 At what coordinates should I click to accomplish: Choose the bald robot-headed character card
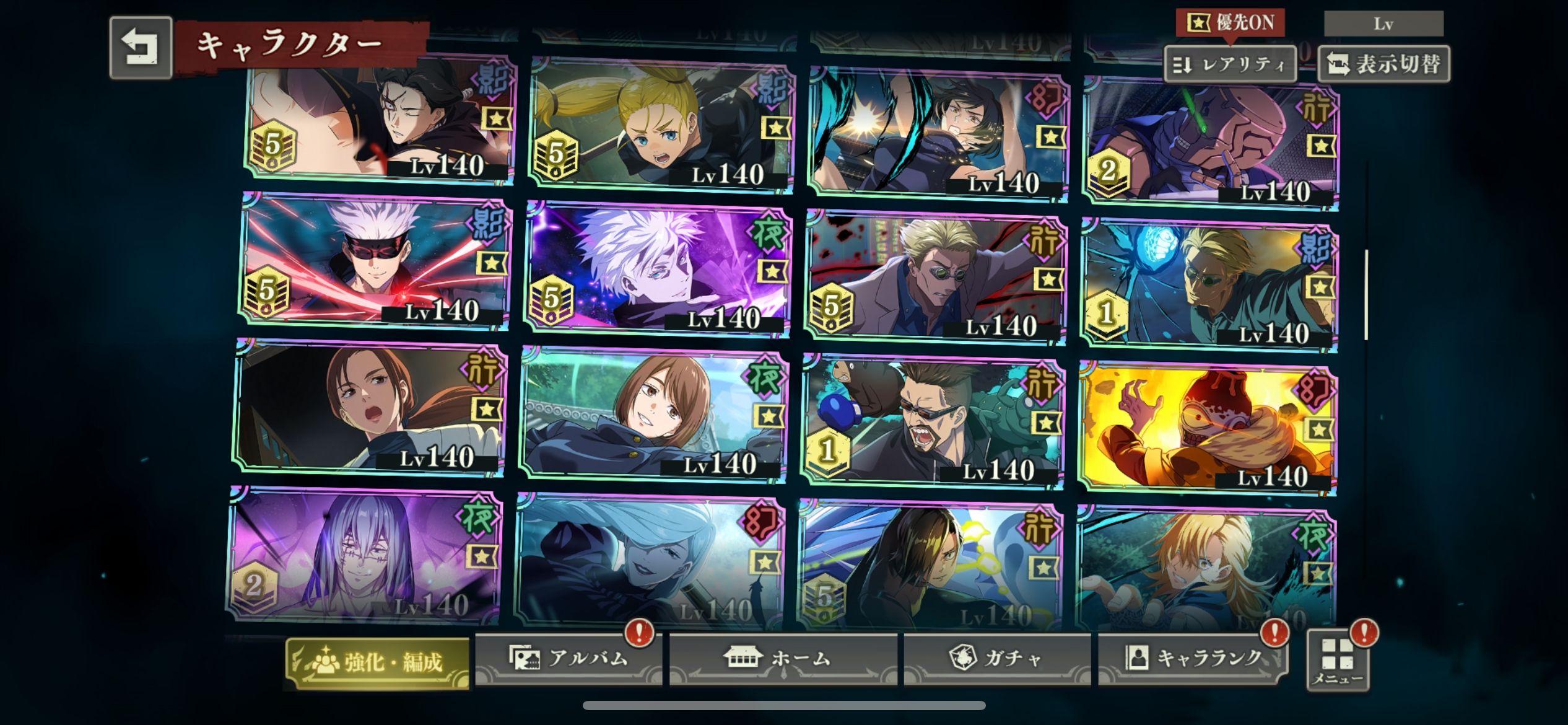point(1211,143)
